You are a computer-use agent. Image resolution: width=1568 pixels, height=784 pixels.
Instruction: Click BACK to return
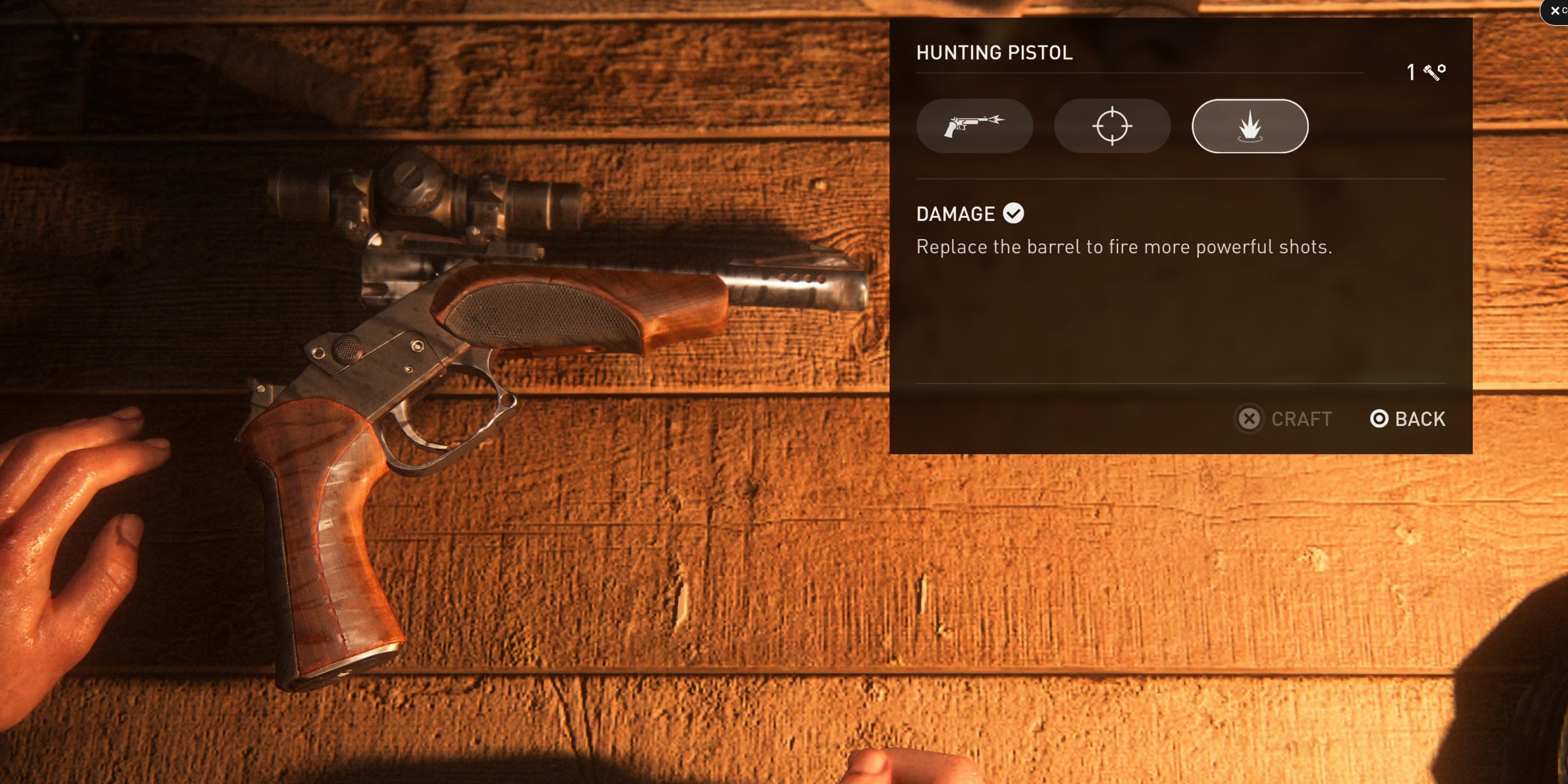[1408, 418]
